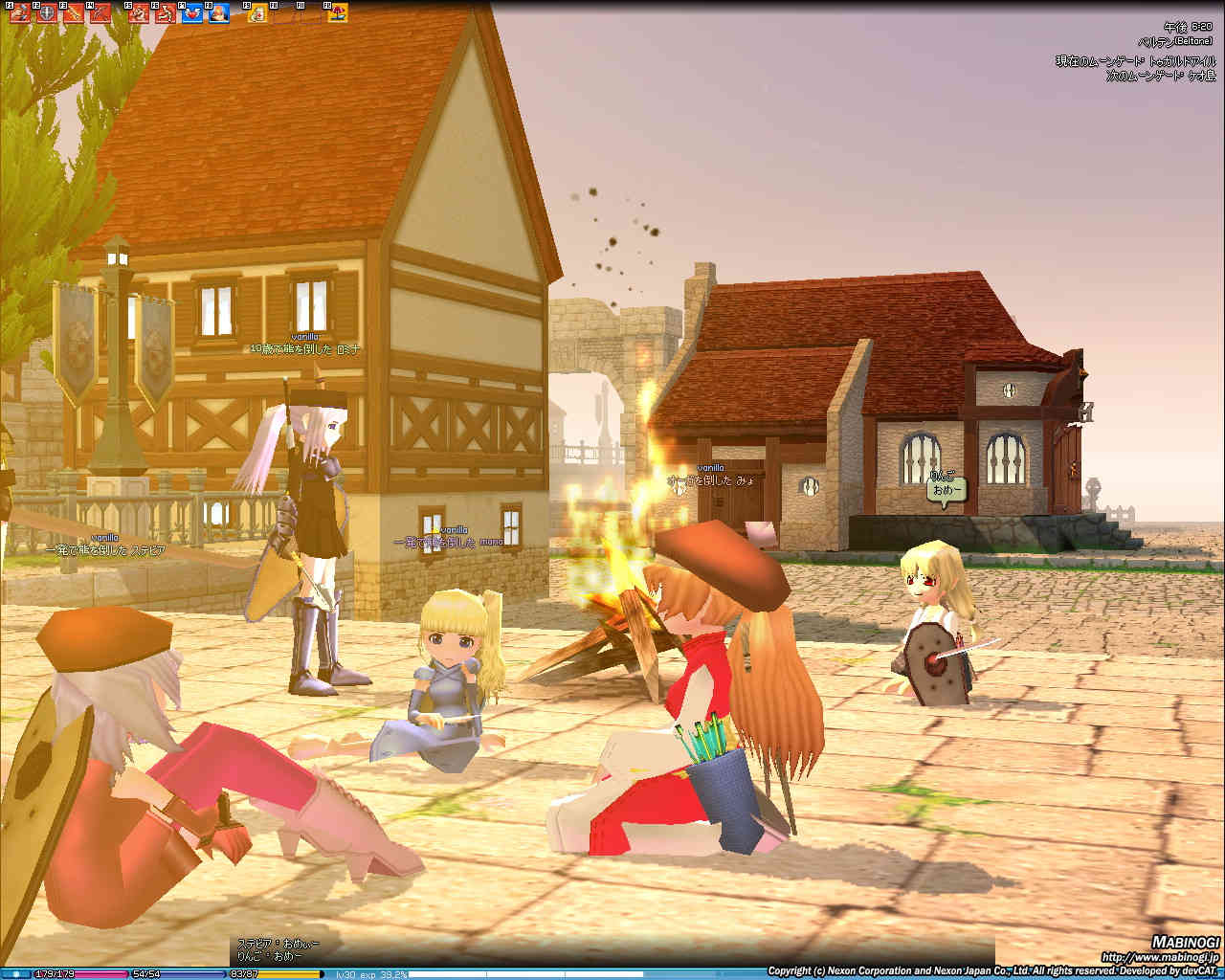Click the small button left of the HP bar
This screenshot has width=1225, height=980.
coord(16,974)
